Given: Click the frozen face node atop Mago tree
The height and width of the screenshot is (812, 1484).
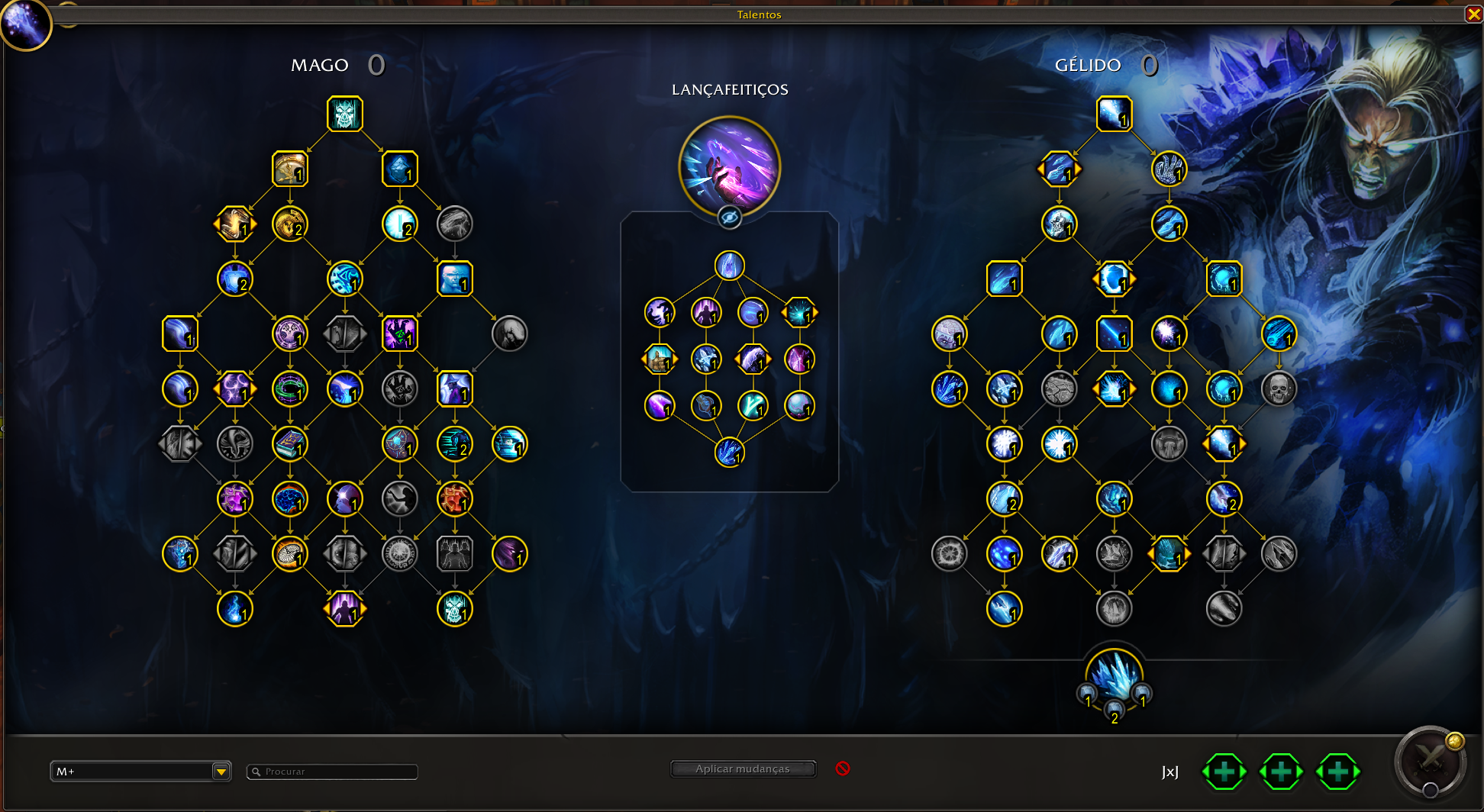Looking at the screenshot, I should click(345, 114).
